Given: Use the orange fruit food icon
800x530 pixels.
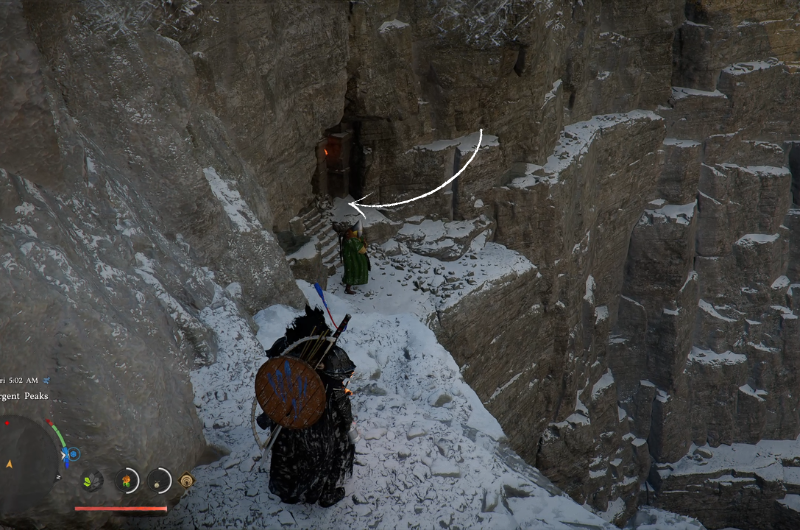Looking at the screenshot, I should point(127,481).
